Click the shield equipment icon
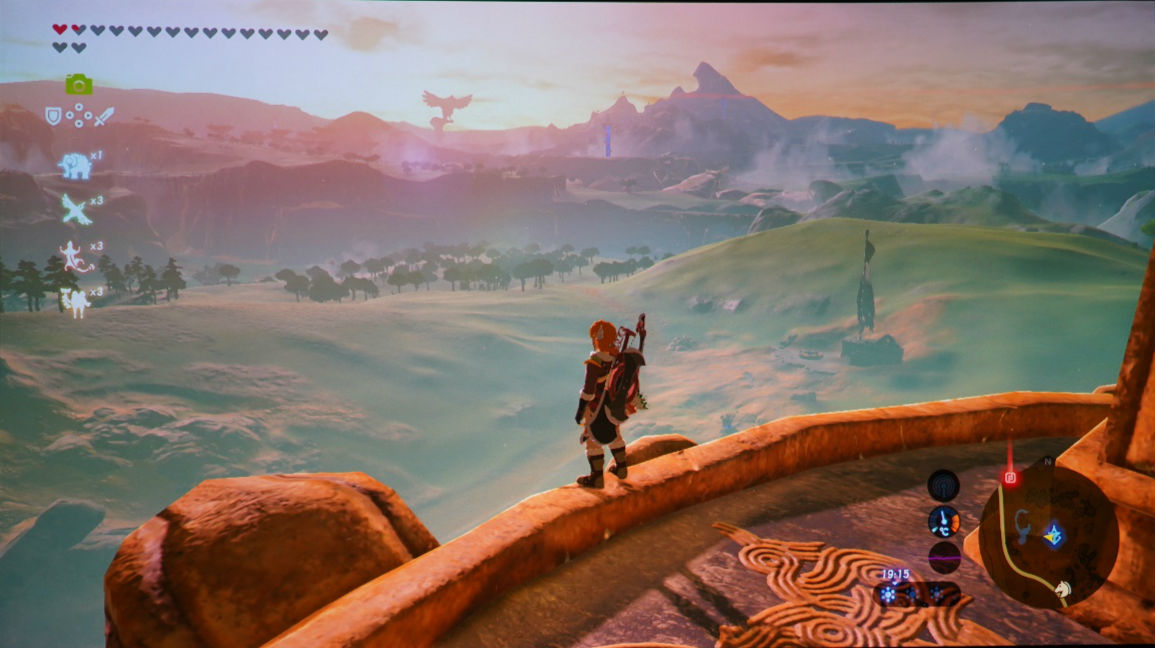Image resolution: width=1155 pixels, height=648 pixels. [x=53, y=116]
